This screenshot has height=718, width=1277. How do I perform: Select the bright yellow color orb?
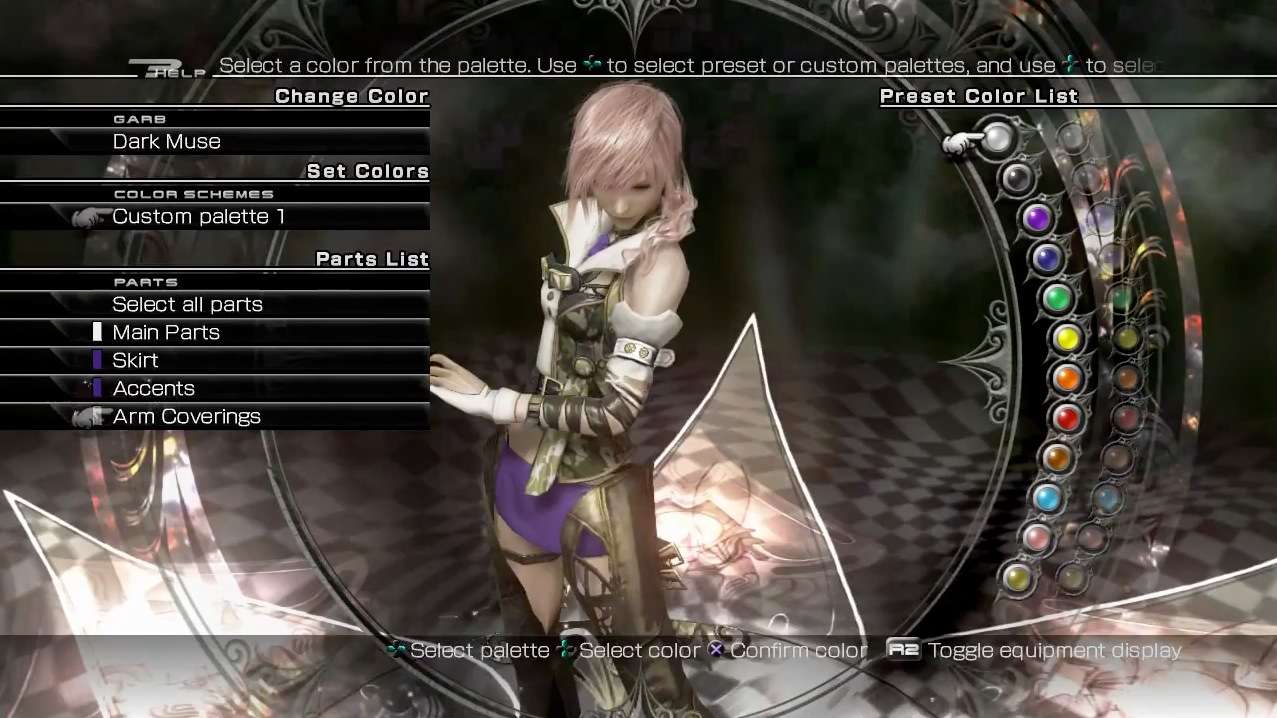coord(1067,338)
